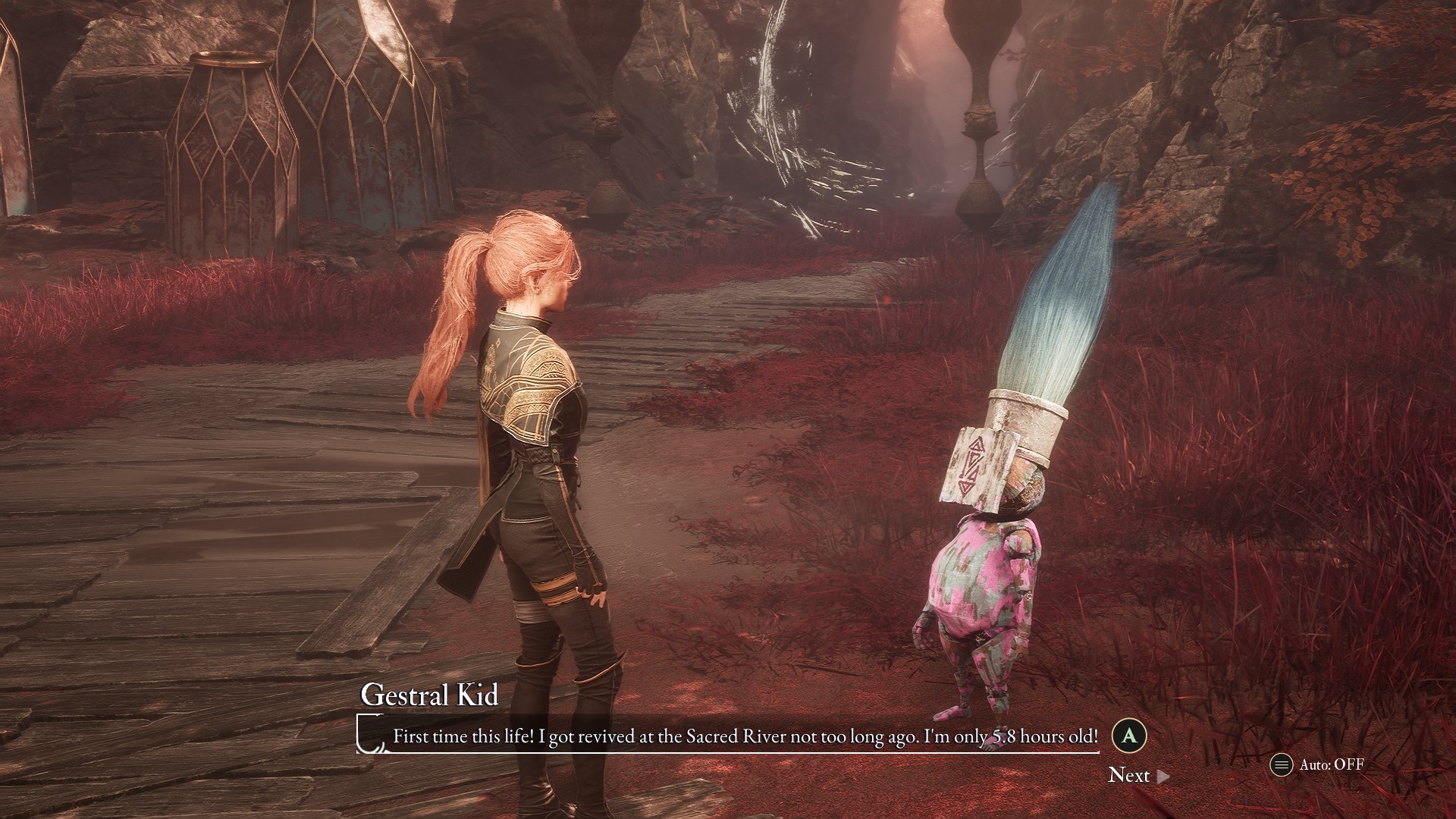
Task: Toggle the Auto: OFF dialogue setting
Action: [1318, 764]
